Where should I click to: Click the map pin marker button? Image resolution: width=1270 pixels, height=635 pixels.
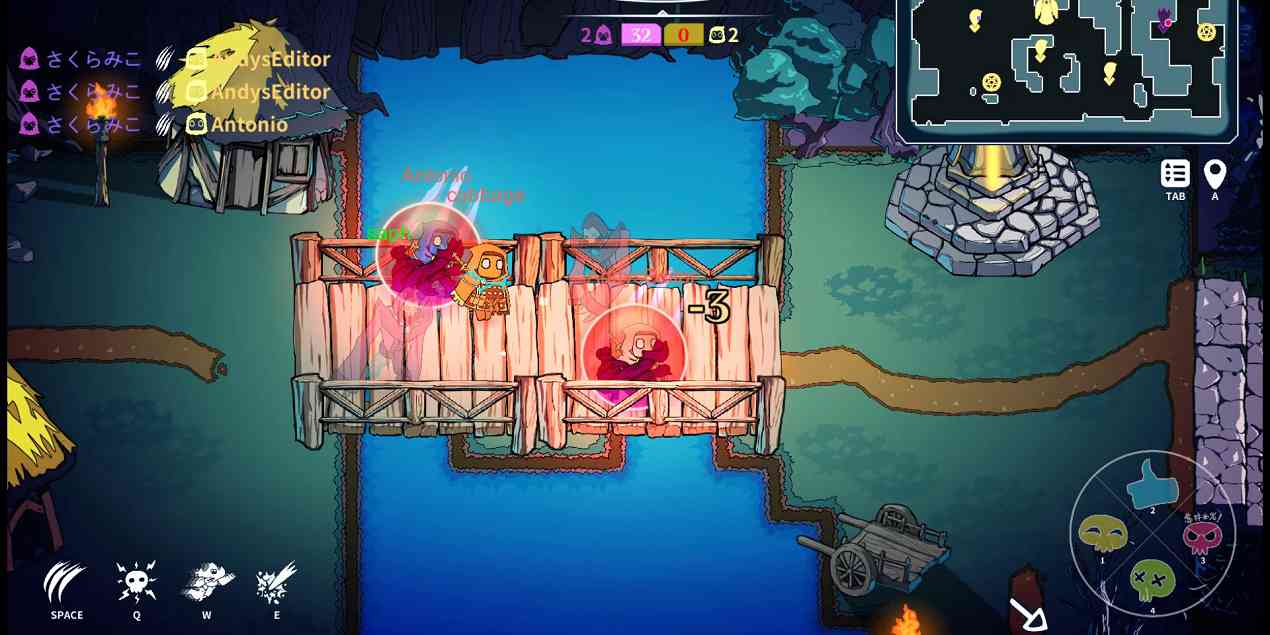[1215, 174]
